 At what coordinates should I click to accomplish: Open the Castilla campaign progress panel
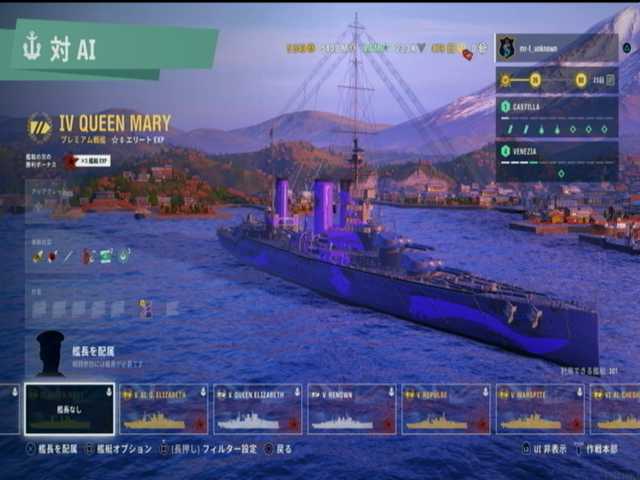point(555,117)
